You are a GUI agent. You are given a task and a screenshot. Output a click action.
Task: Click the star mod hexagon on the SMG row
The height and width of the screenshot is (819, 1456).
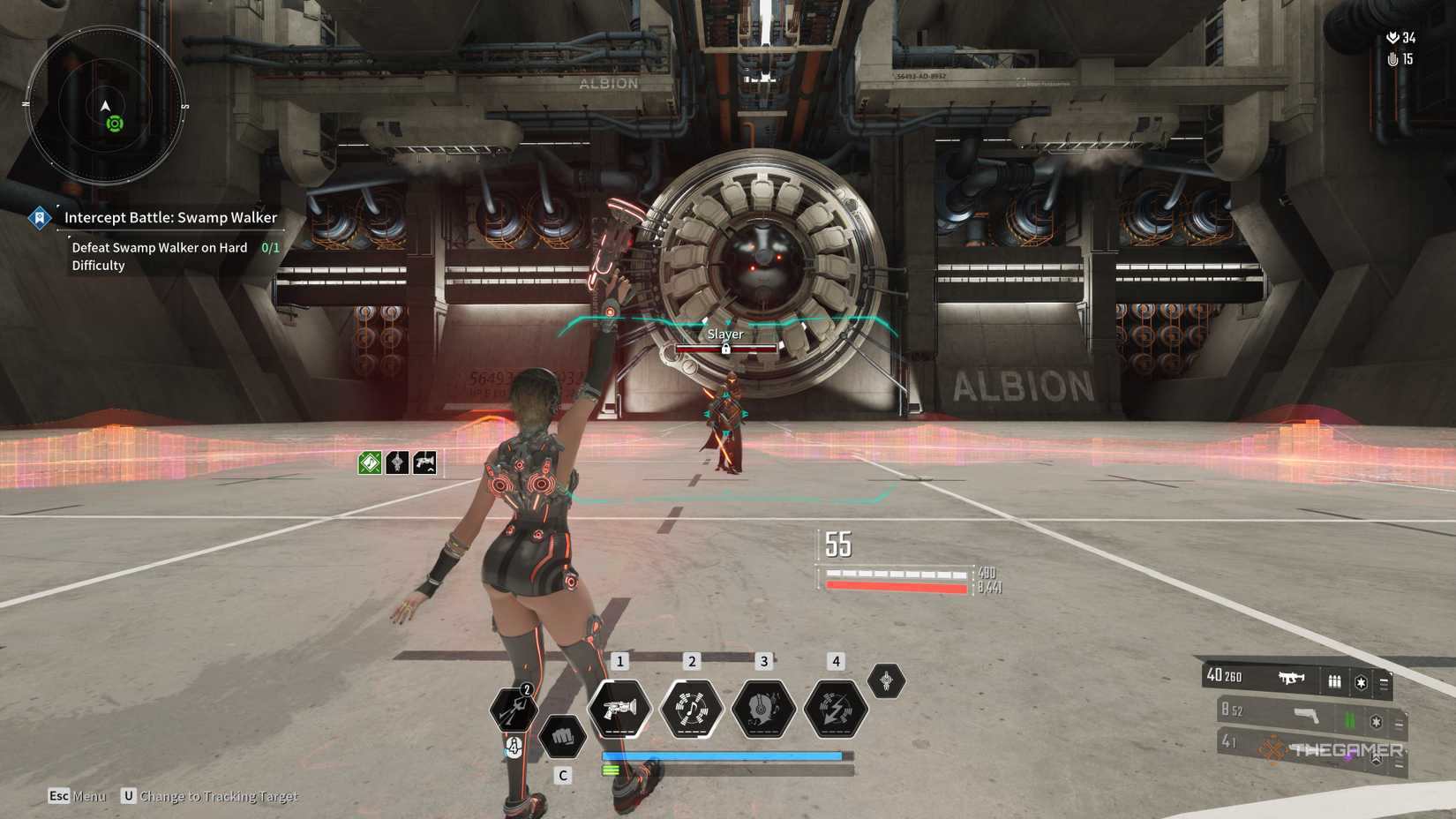point(1362,683)
